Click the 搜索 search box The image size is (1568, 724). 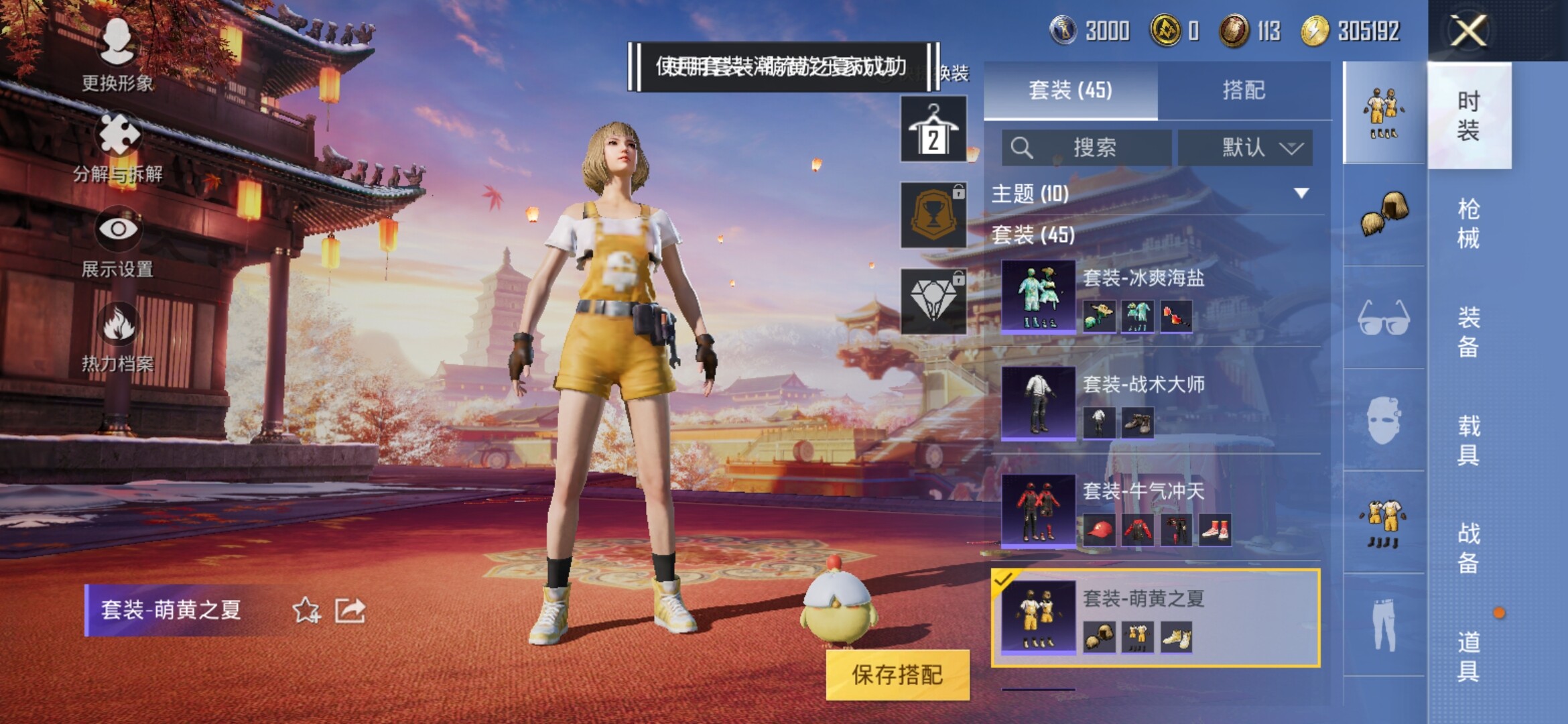1087,147
